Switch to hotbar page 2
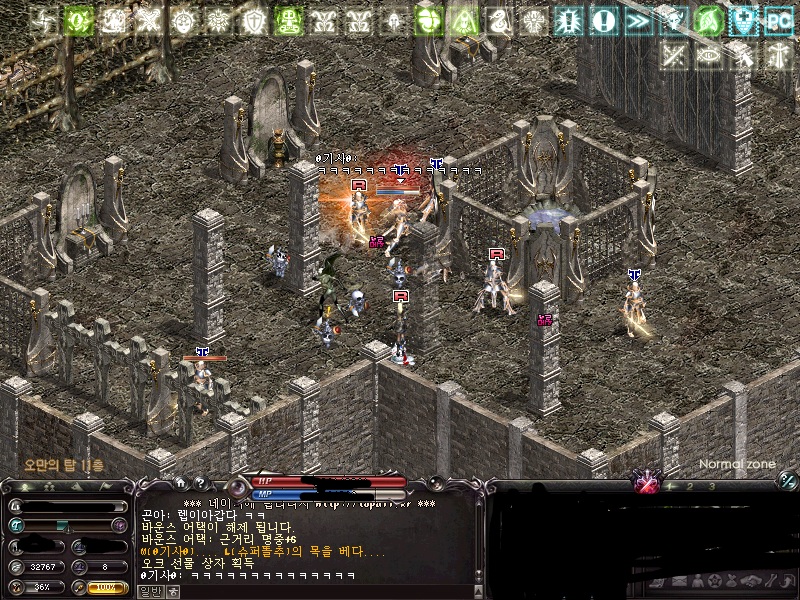 pyautogui.click(x=689, y=486)
